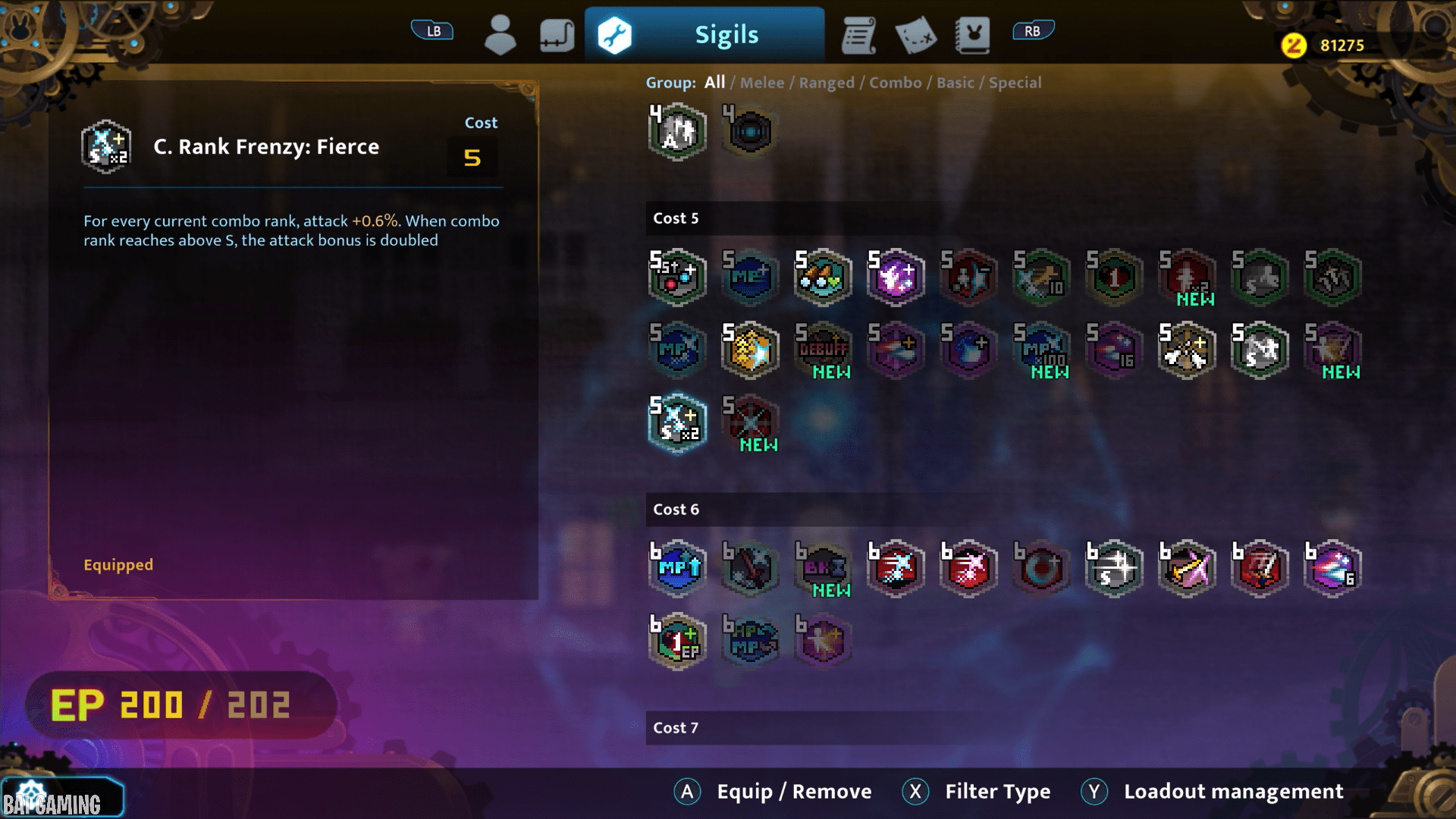Open the scroll list tab
This screenshot has height=819, width=1456.
[x=858, y=35]
